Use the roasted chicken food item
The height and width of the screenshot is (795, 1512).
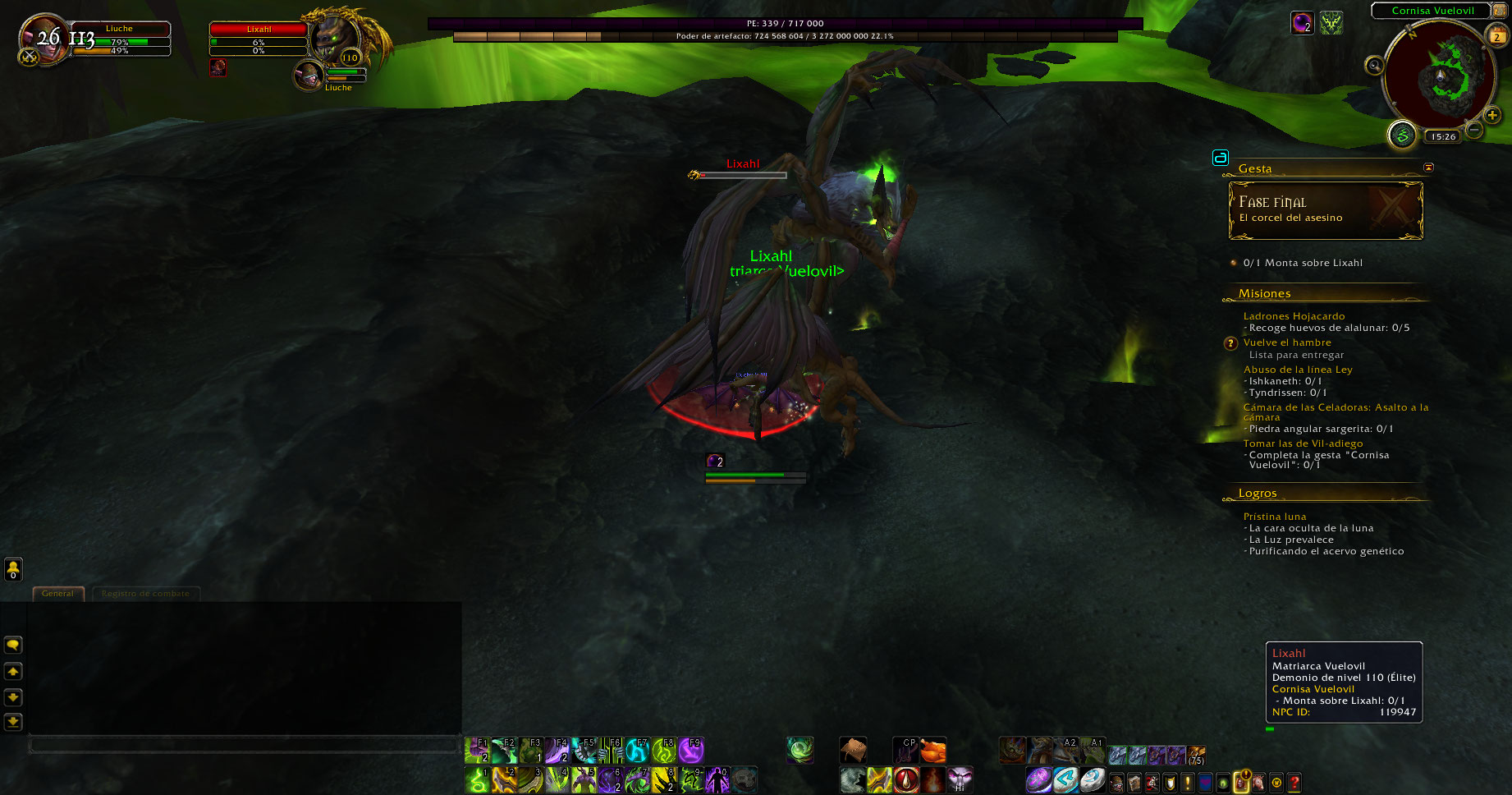[x=932, y=750]
